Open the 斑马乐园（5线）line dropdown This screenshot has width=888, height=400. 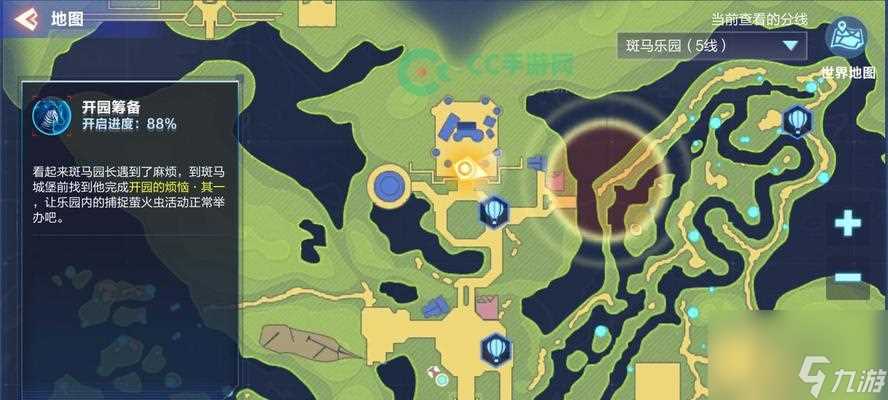pyautogui.click(x=711, y=46)
